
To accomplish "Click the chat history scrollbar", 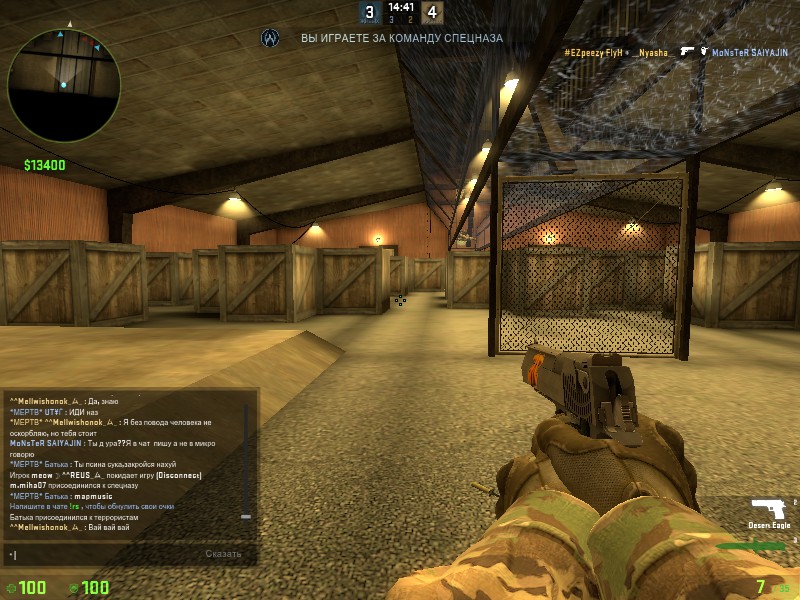I will [246, 460].
